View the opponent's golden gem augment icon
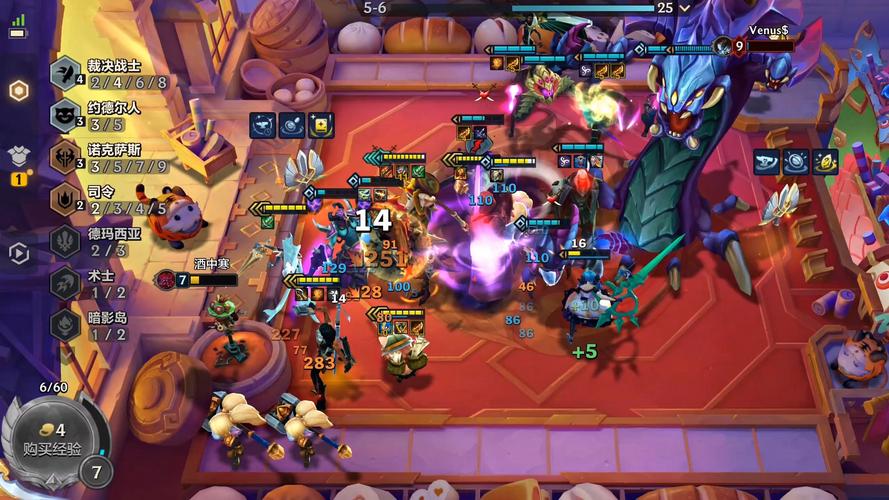The height and width of the screenshot is (500, 889). (825, 161)
